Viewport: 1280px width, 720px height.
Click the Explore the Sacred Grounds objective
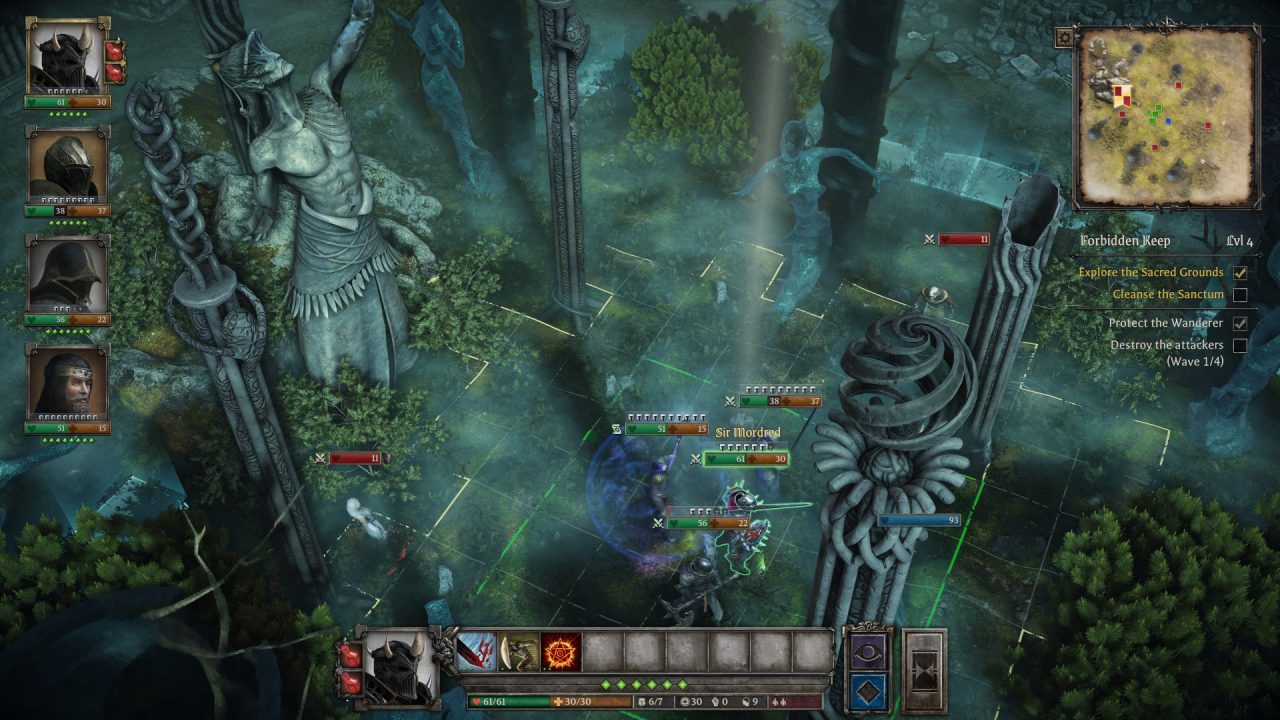pos(1150,272)
